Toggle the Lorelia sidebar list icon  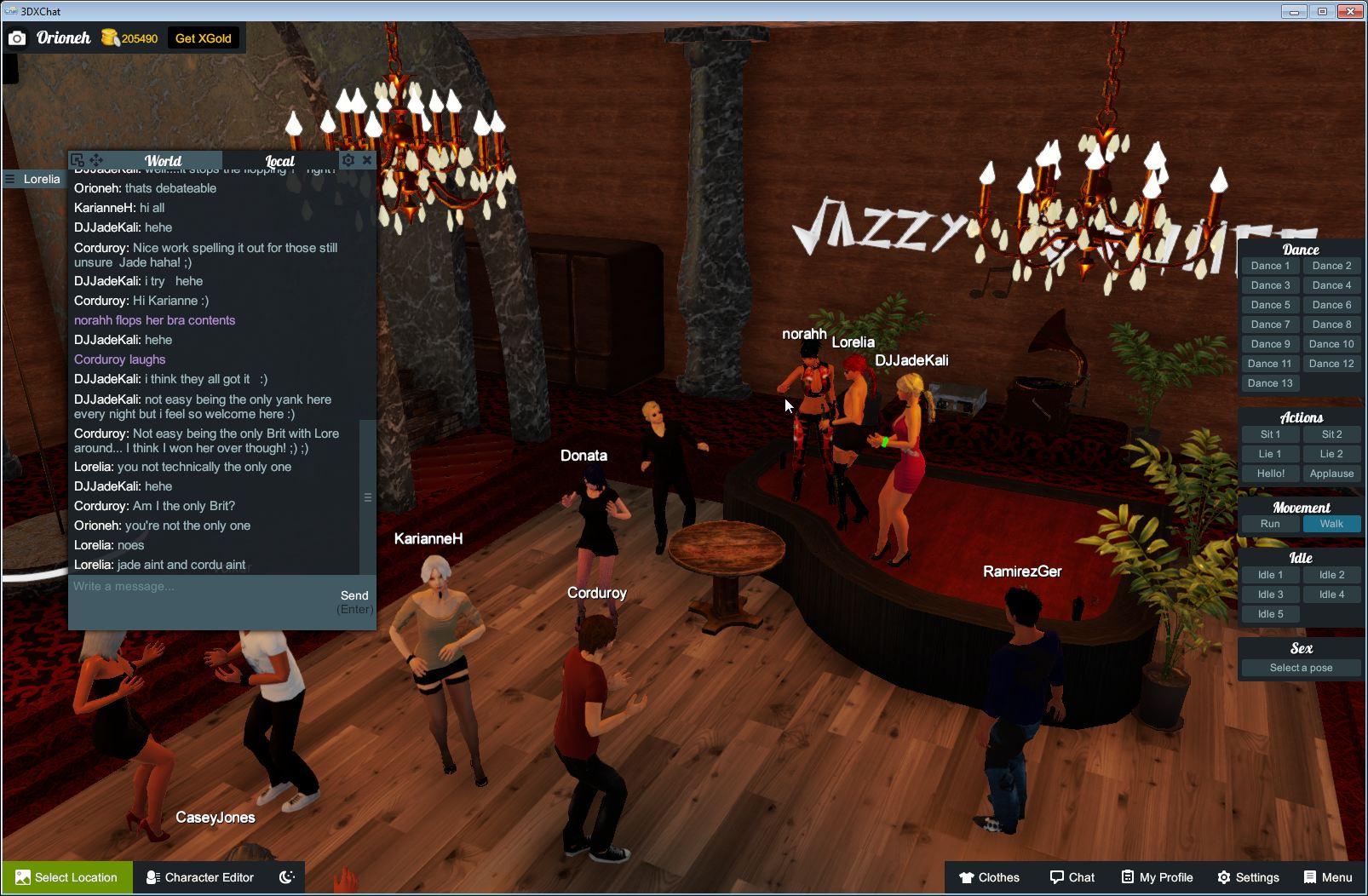(x=9, y=179)
